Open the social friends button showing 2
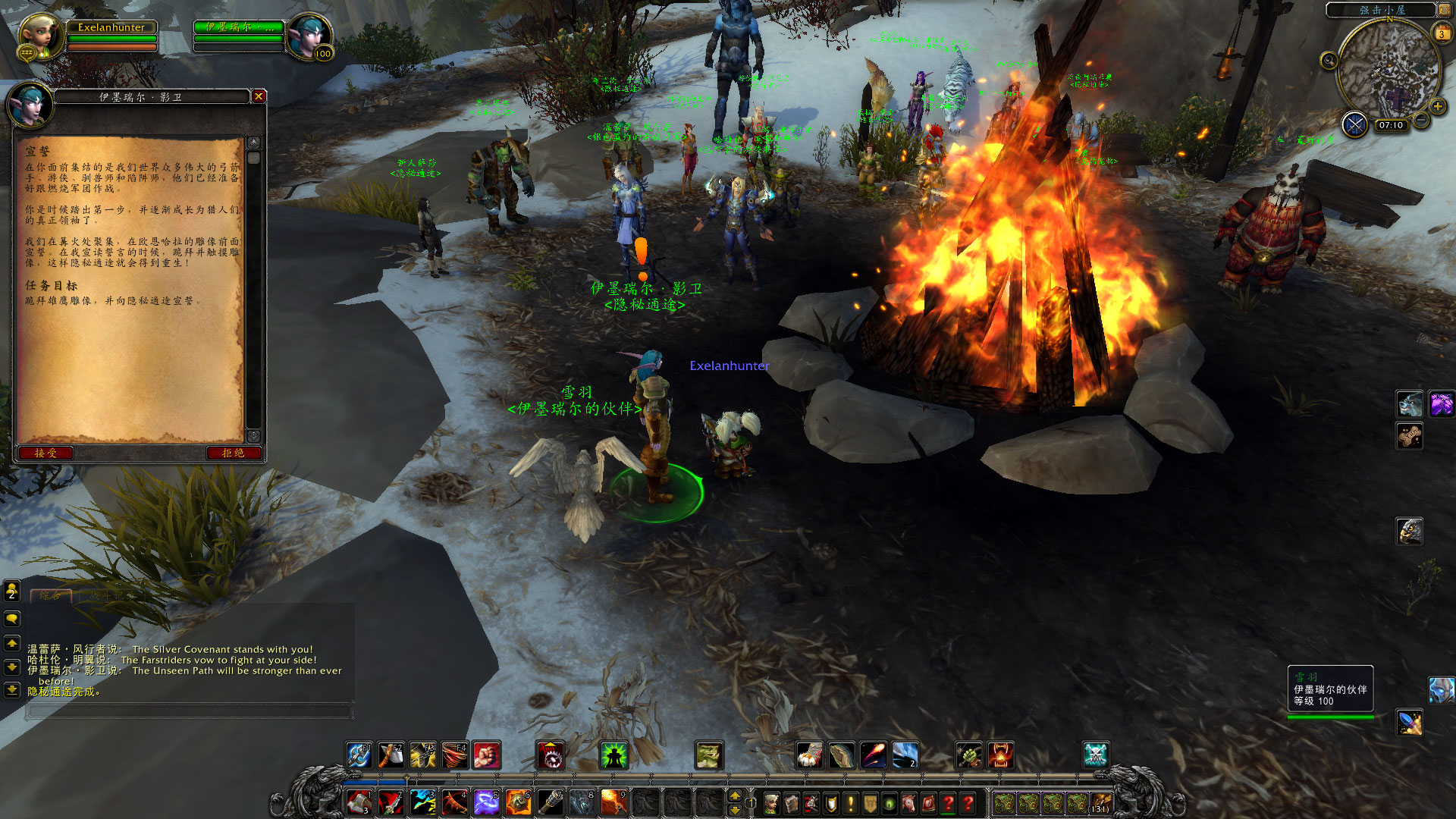 point(12,590)
